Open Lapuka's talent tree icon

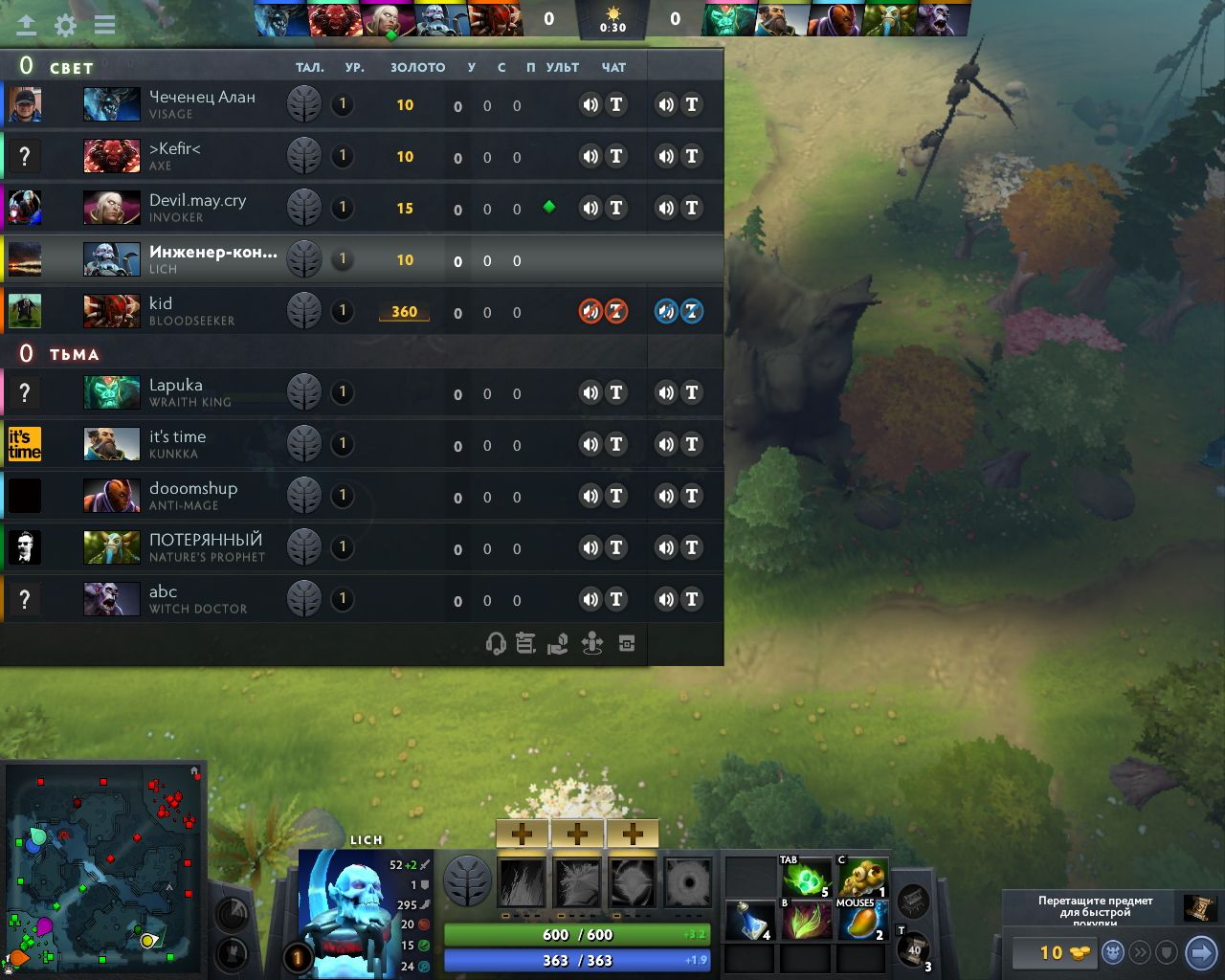point(304,392)
